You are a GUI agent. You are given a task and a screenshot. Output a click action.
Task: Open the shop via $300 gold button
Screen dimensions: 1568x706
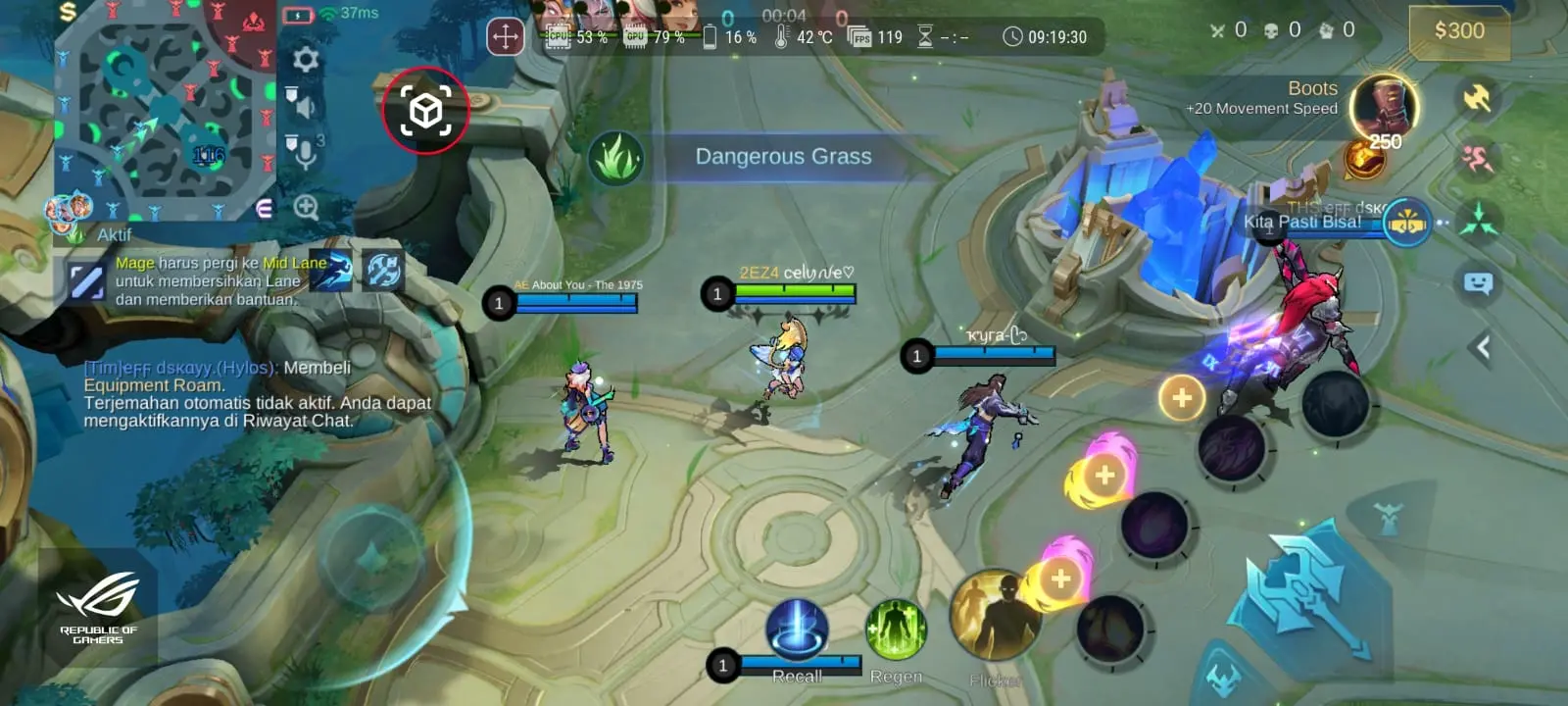tap(1458, 31)
